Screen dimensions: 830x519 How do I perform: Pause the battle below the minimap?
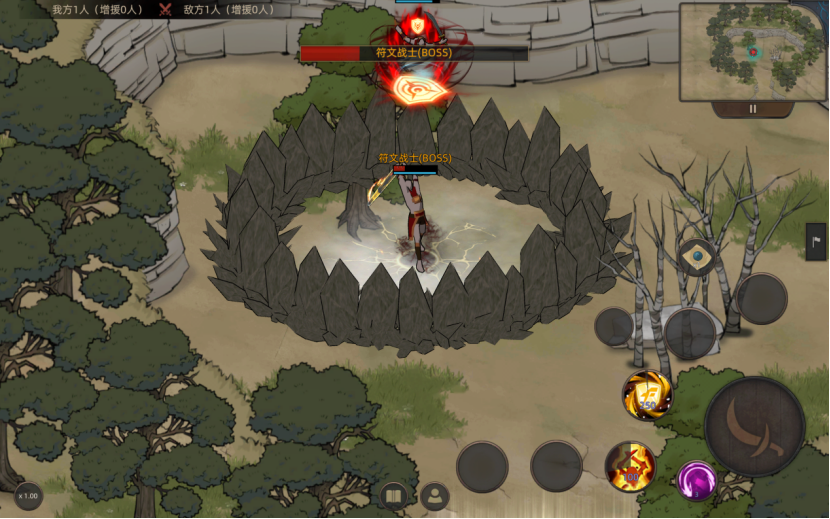click(x=753, y=109)
